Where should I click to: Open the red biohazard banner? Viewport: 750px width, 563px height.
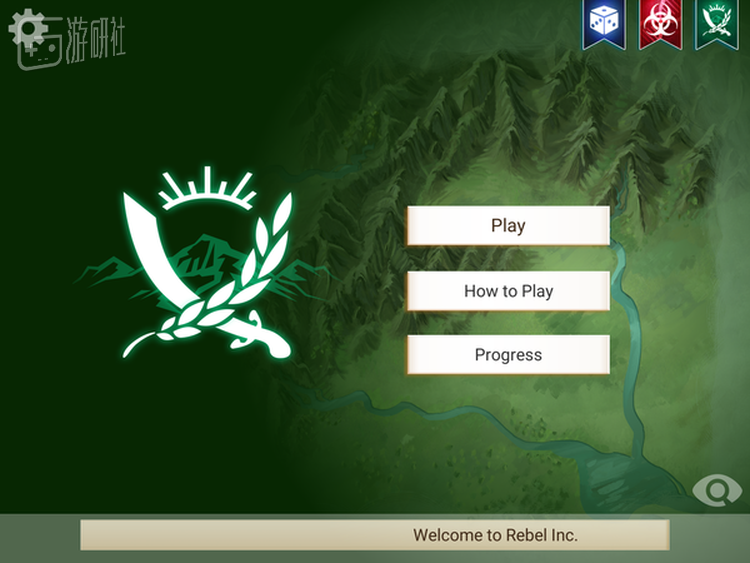coord(660,24)
